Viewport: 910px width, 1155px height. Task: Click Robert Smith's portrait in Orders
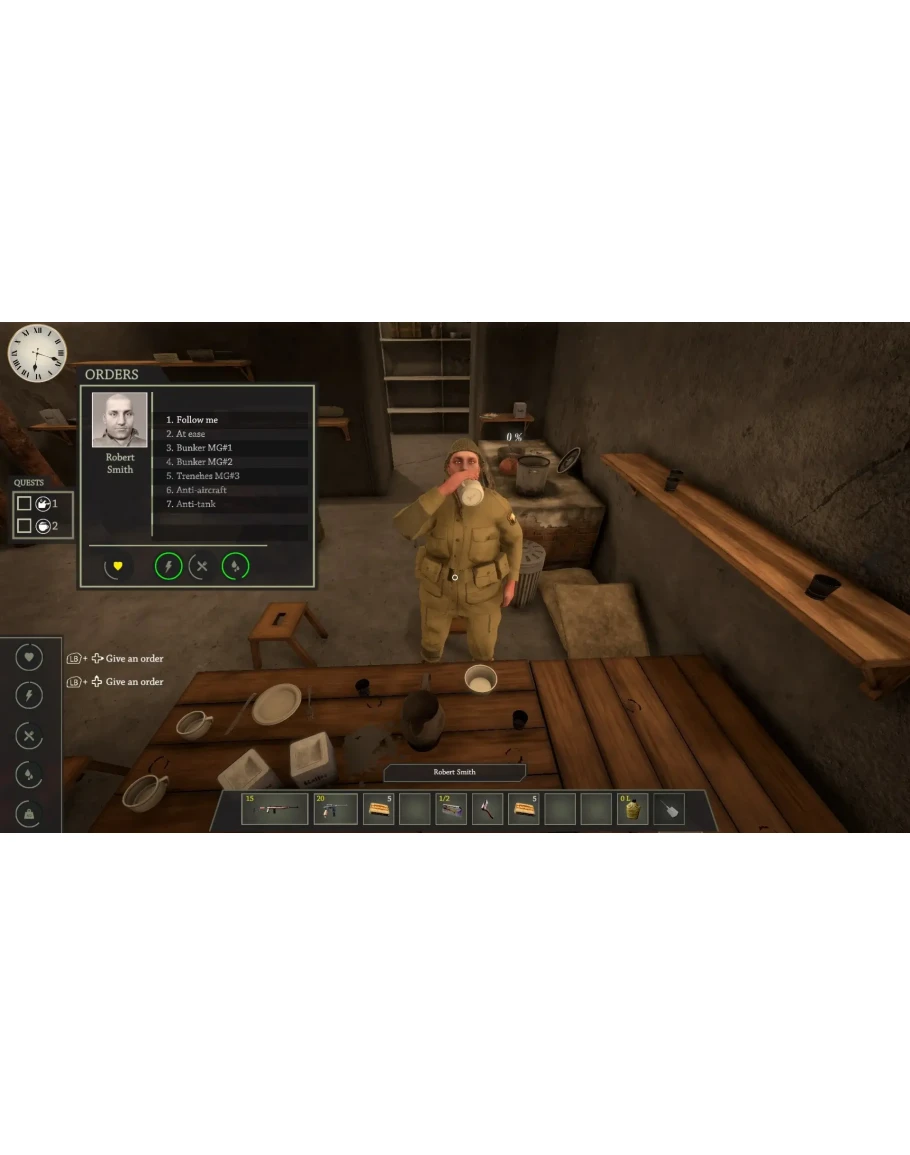[x=120, y=420]
